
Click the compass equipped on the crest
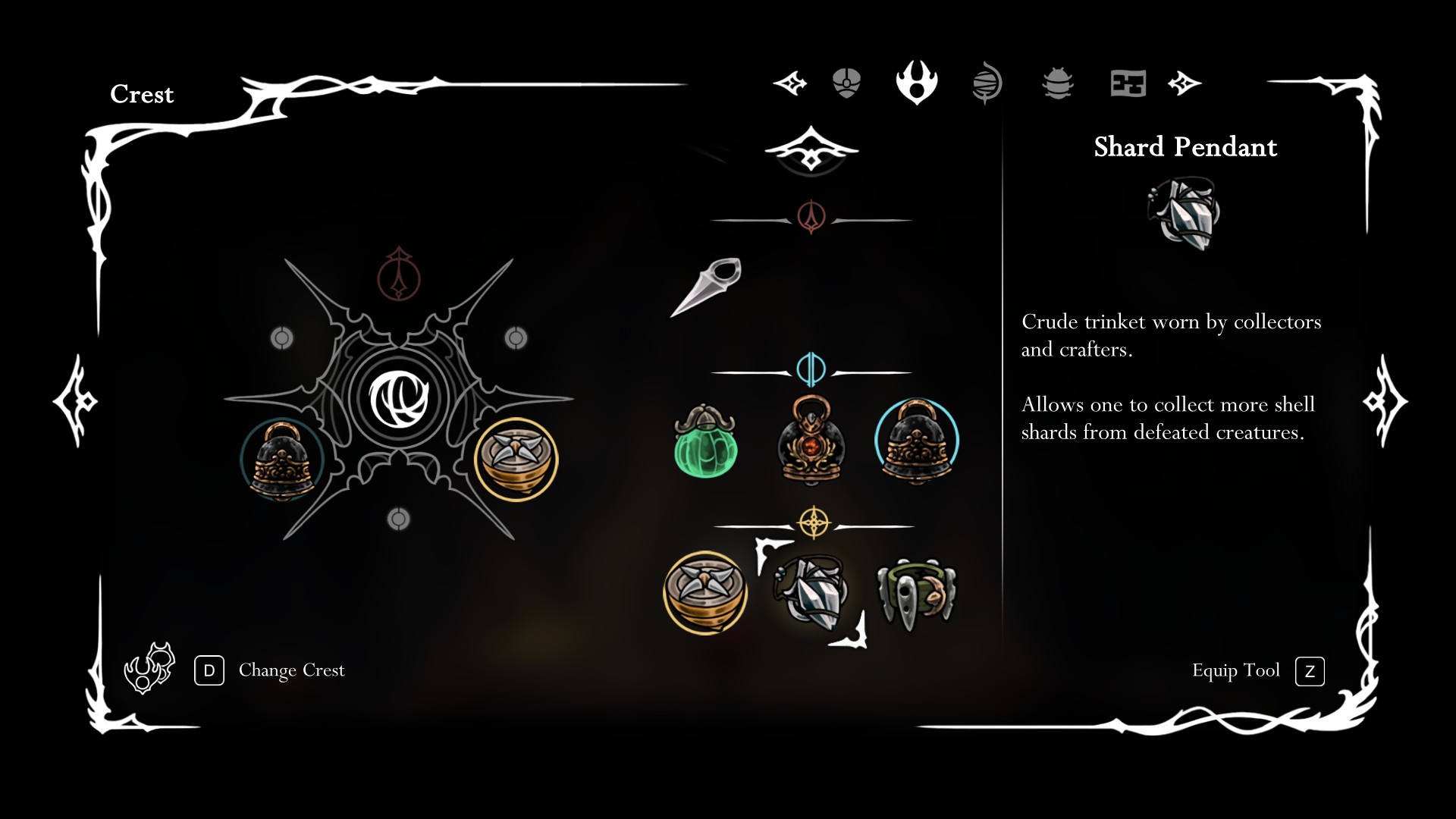tap(516, 459)
